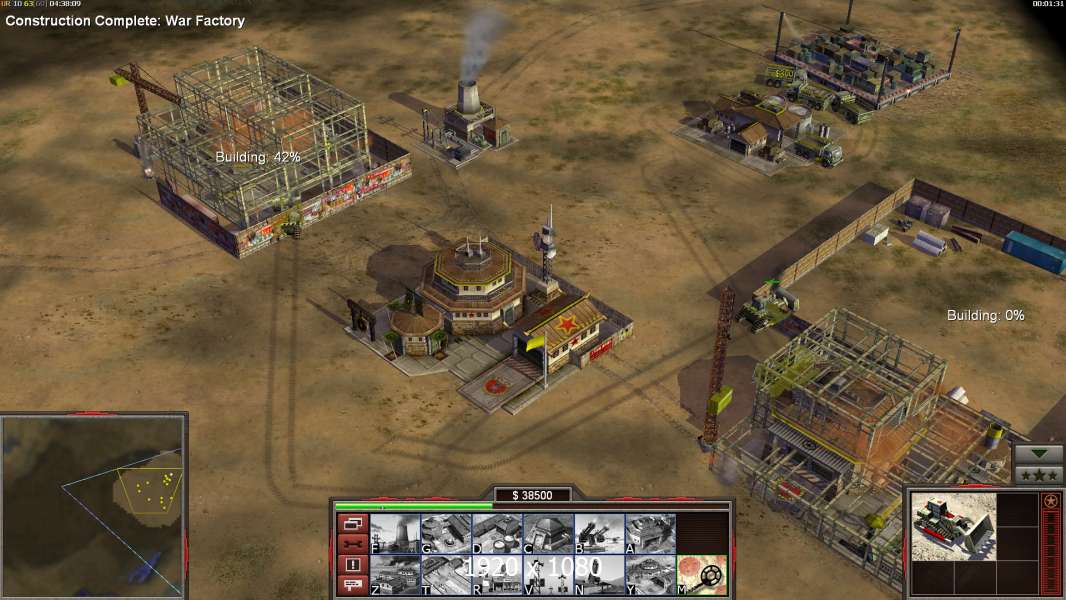
Task: Collapse the control bar with the down arrow
Action: click(x=1039, y=454)
